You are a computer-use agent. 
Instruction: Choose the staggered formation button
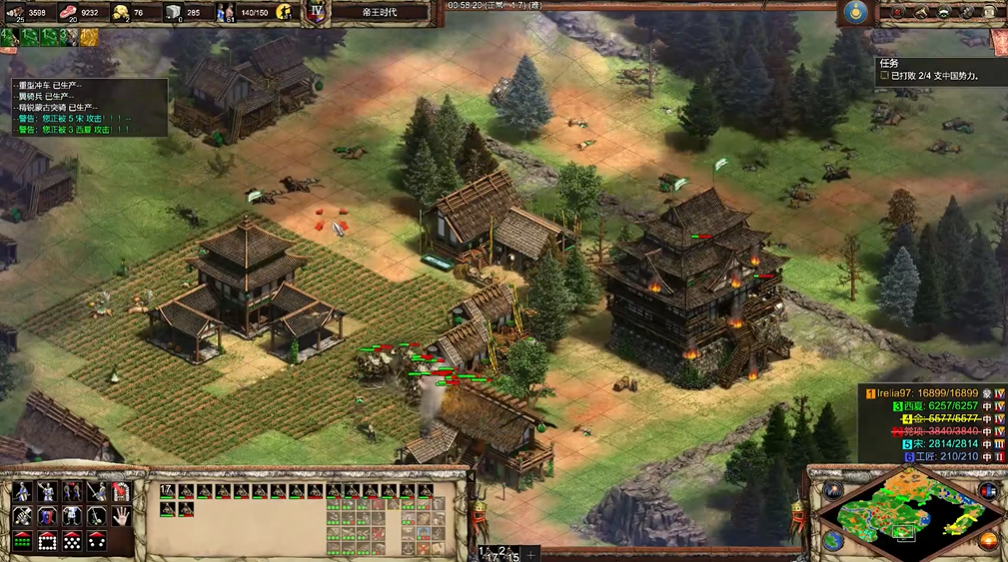[71, 541]
